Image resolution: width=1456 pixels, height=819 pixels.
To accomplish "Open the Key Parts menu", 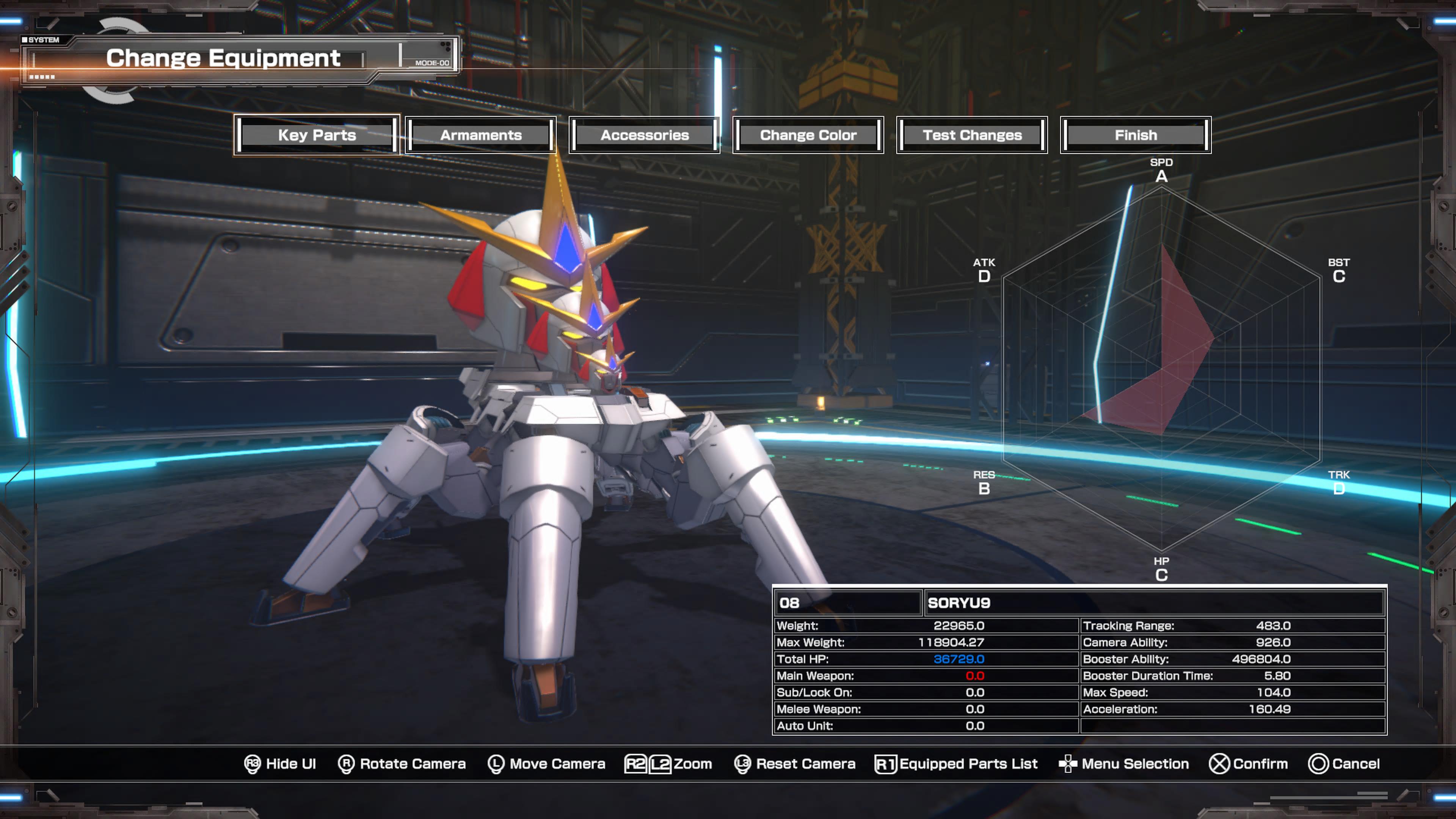I will [317, 135].
